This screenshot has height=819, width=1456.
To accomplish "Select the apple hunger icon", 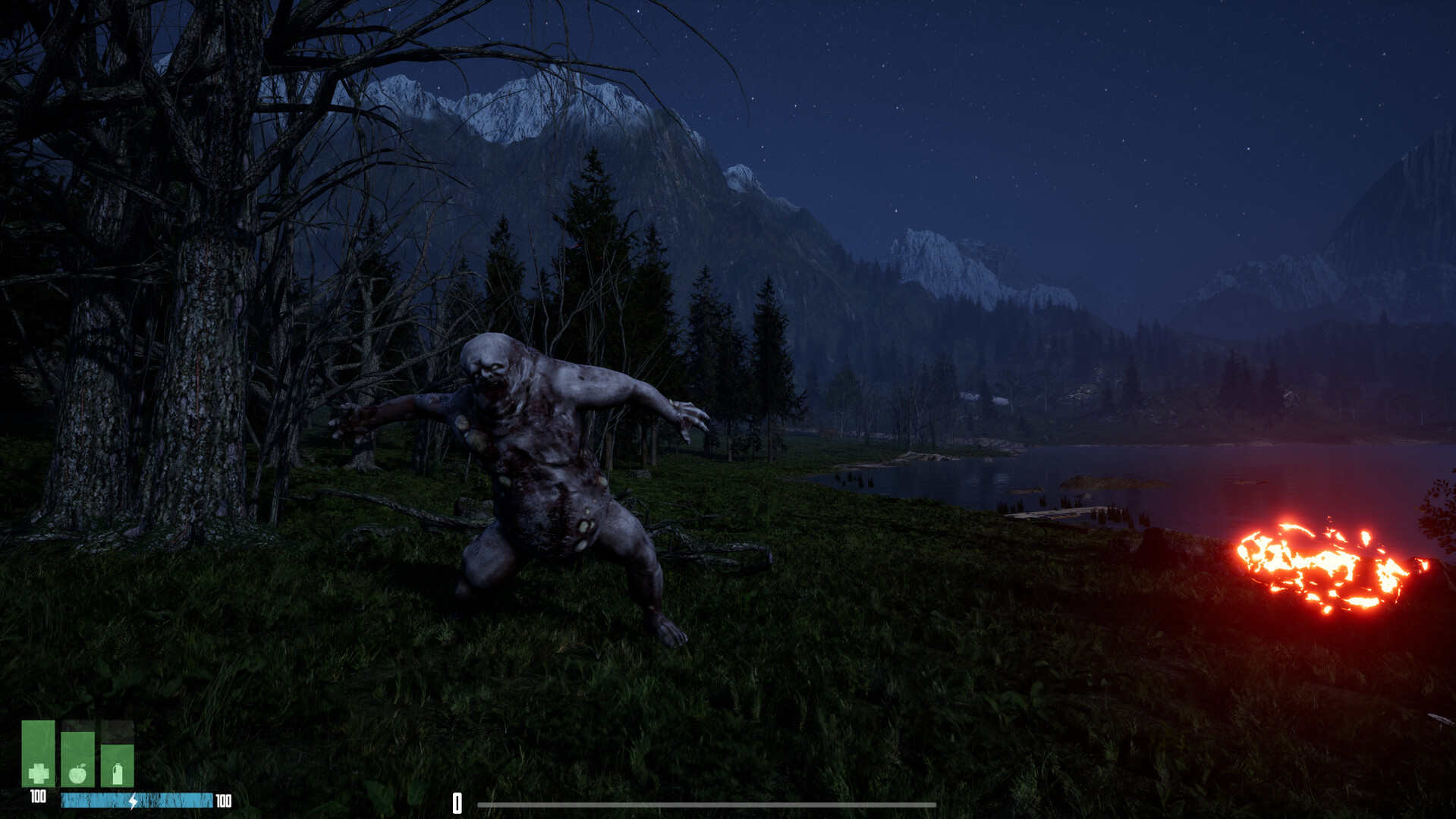I will 77,774.
